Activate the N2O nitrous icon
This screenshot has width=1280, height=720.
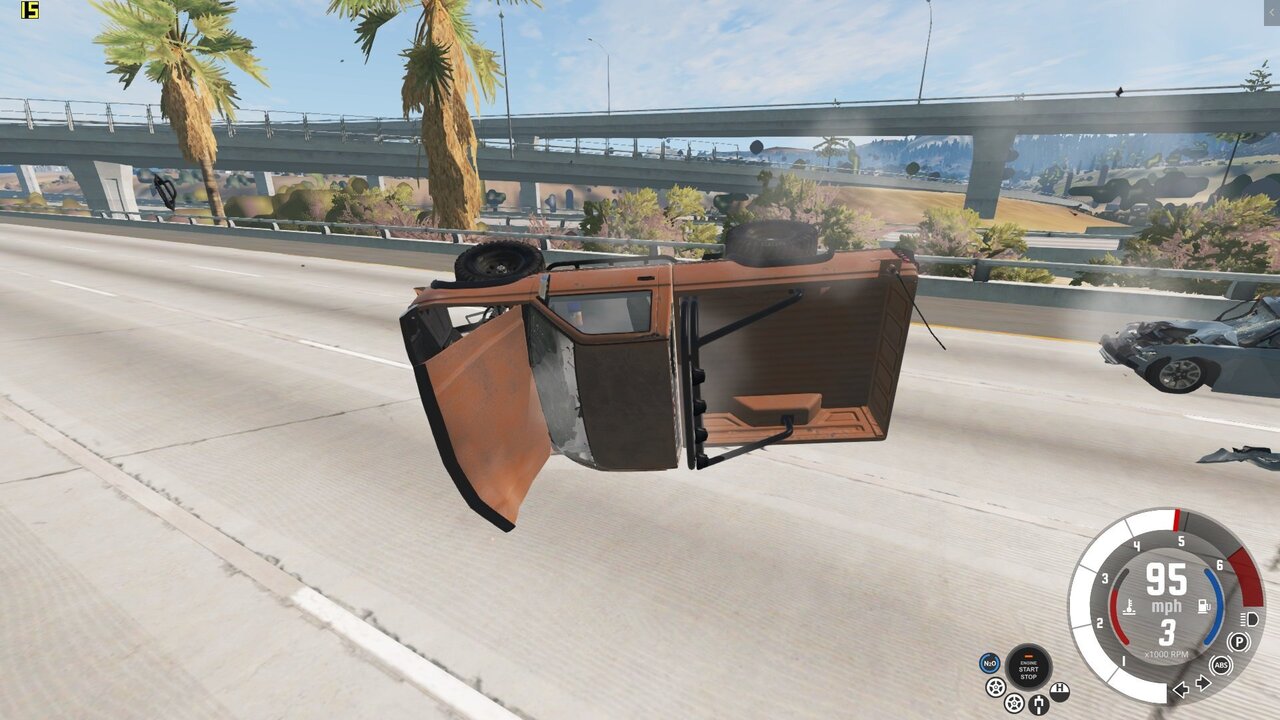tap(989, 663)
